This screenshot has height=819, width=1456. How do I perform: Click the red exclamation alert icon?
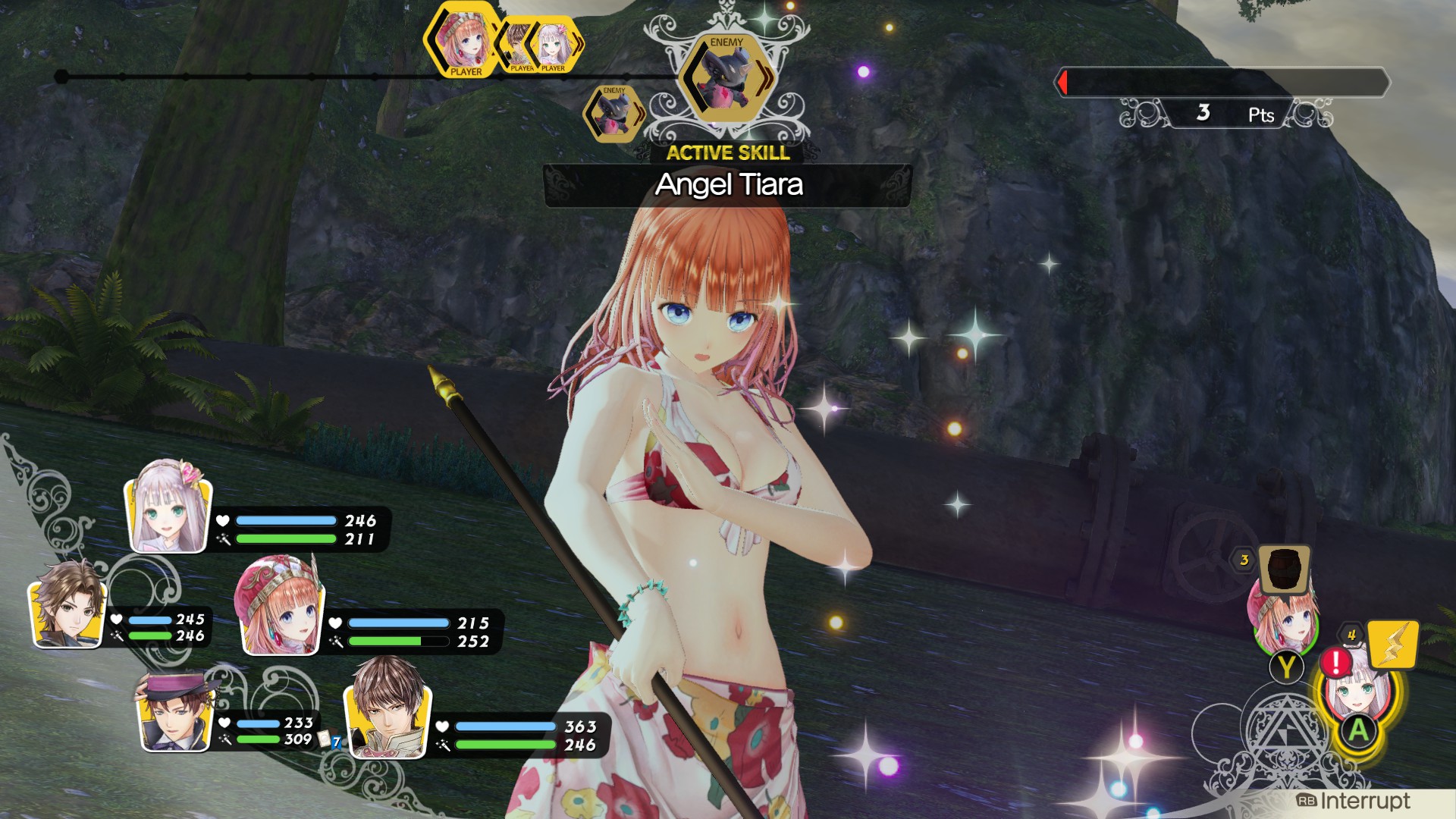pyautogui.click(x=1335, y=661)
